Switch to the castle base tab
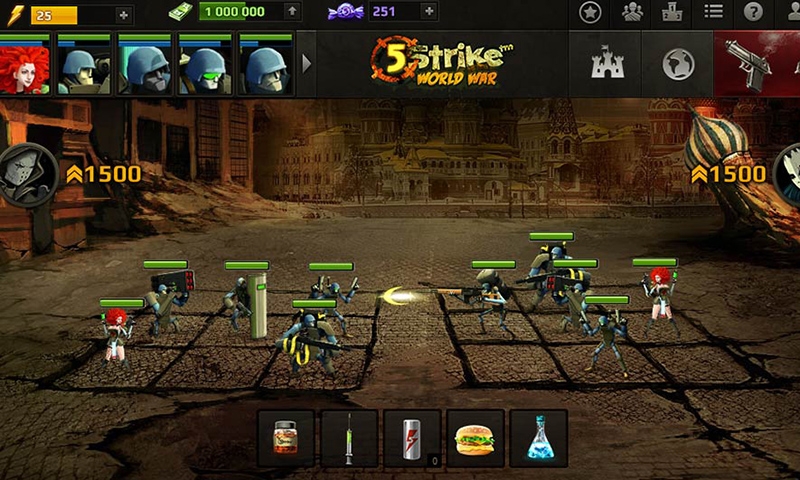This screenshot has width=800, height=480. [607, 64]
